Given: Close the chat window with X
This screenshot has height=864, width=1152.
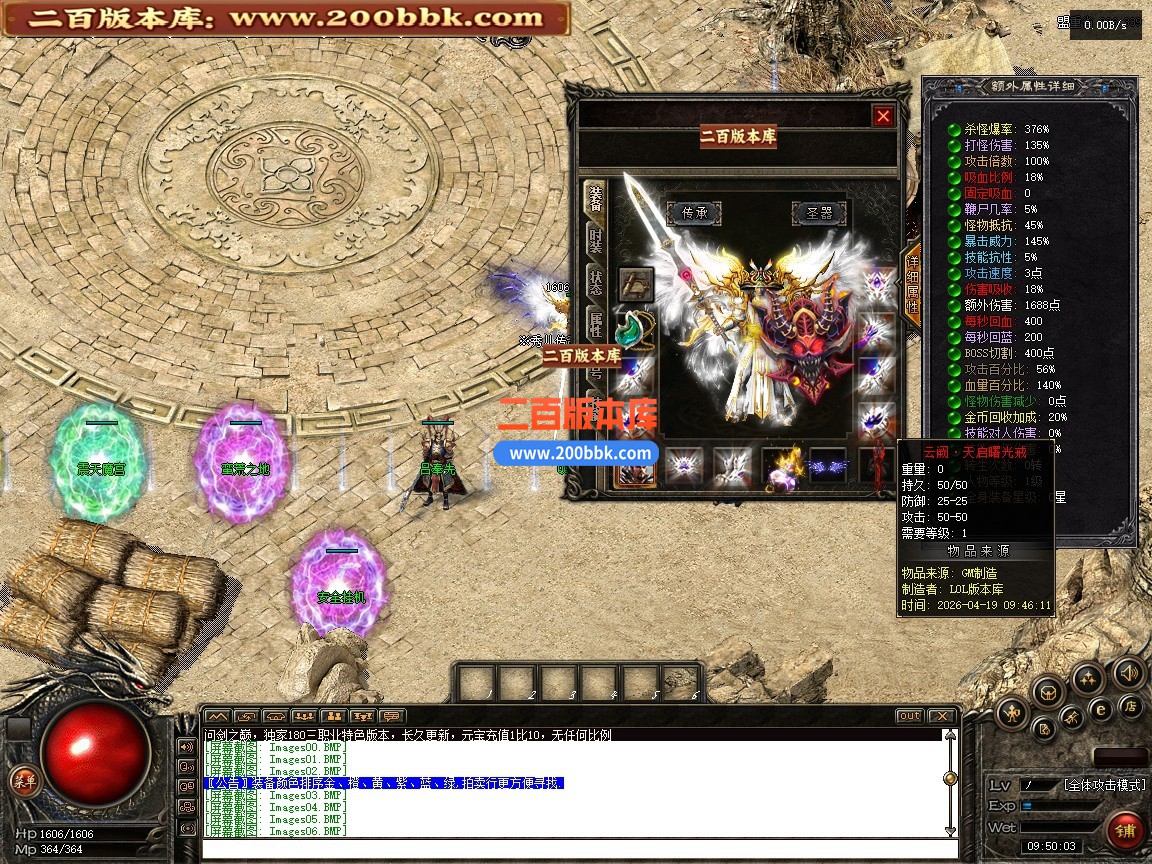Looking at the screenshot, I should pyautogui.click(x=941, y=716).
